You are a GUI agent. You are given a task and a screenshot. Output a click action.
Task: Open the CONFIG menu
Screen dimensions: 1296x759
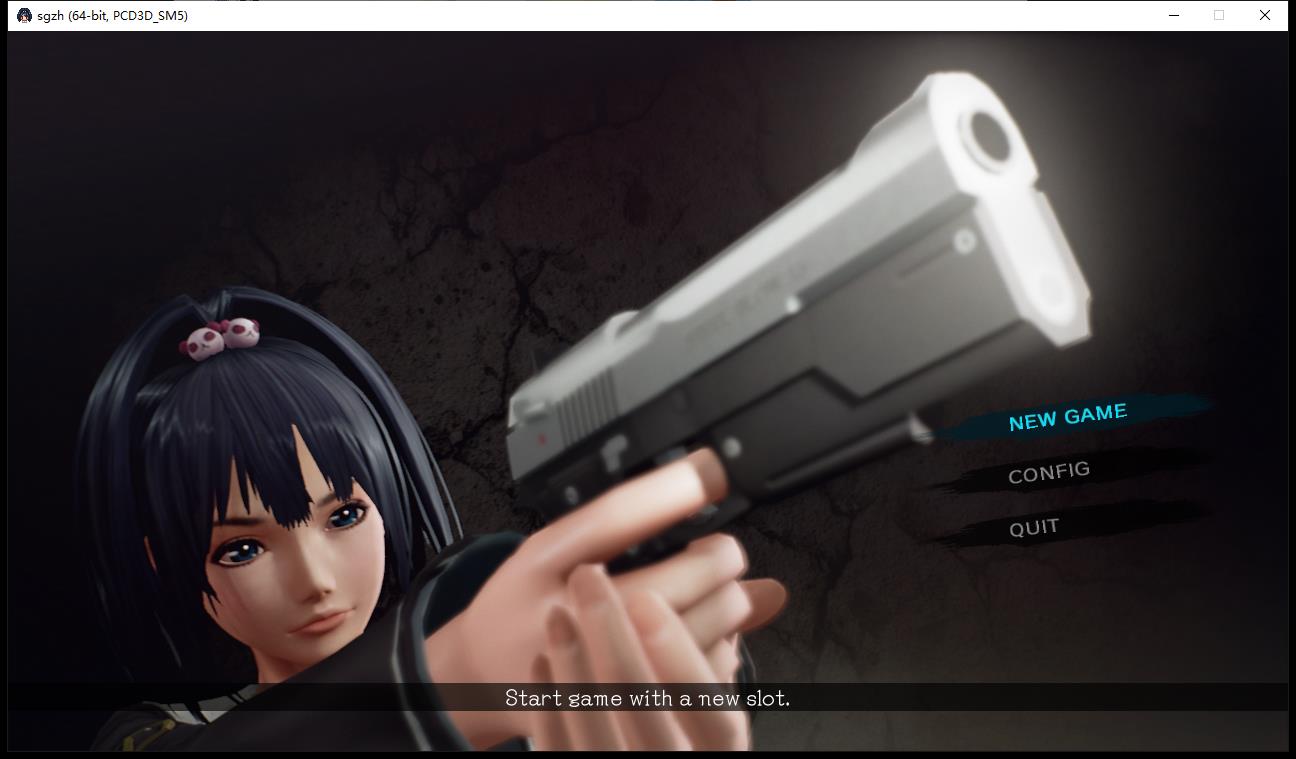pyautogui.click(x=1048, y=472)
